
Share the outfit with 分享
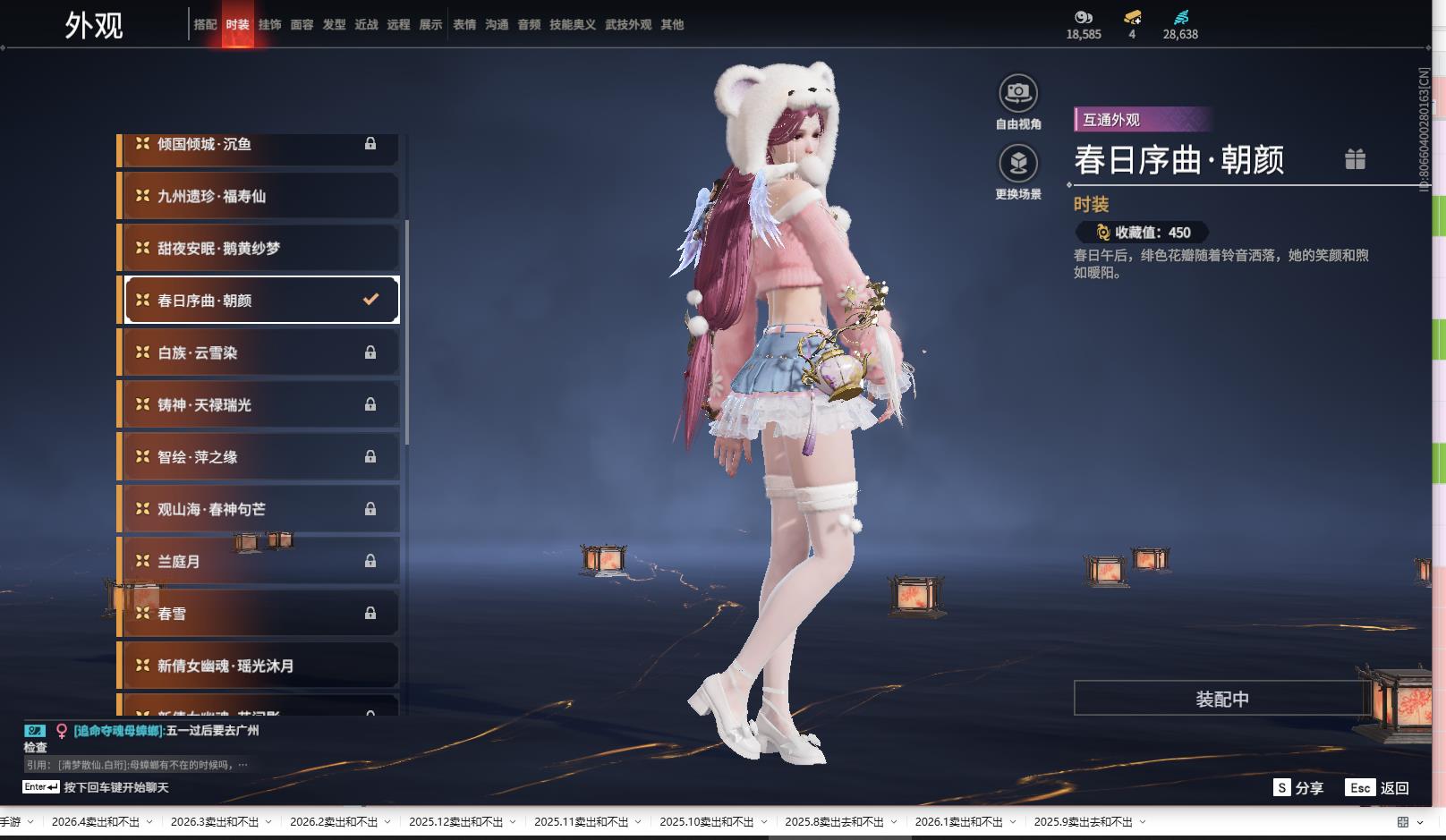[x=1298, y=787]
